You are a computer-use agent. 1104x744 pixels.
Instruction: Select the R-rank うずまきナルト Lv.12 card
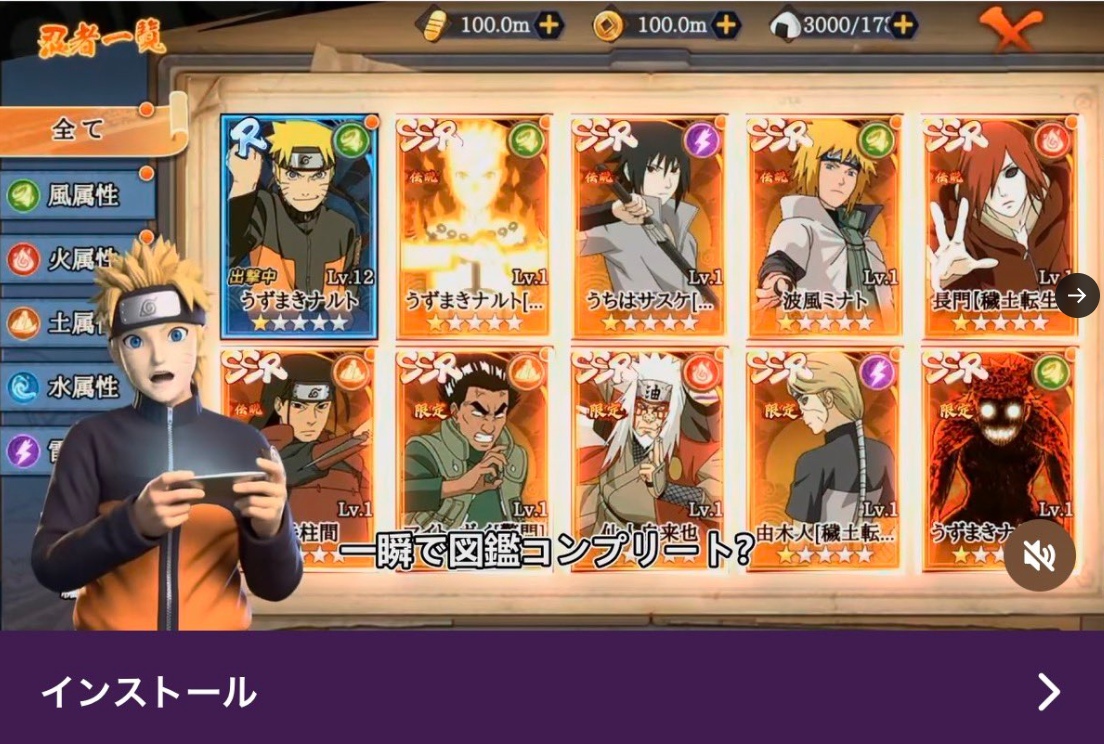click(299, 226)
